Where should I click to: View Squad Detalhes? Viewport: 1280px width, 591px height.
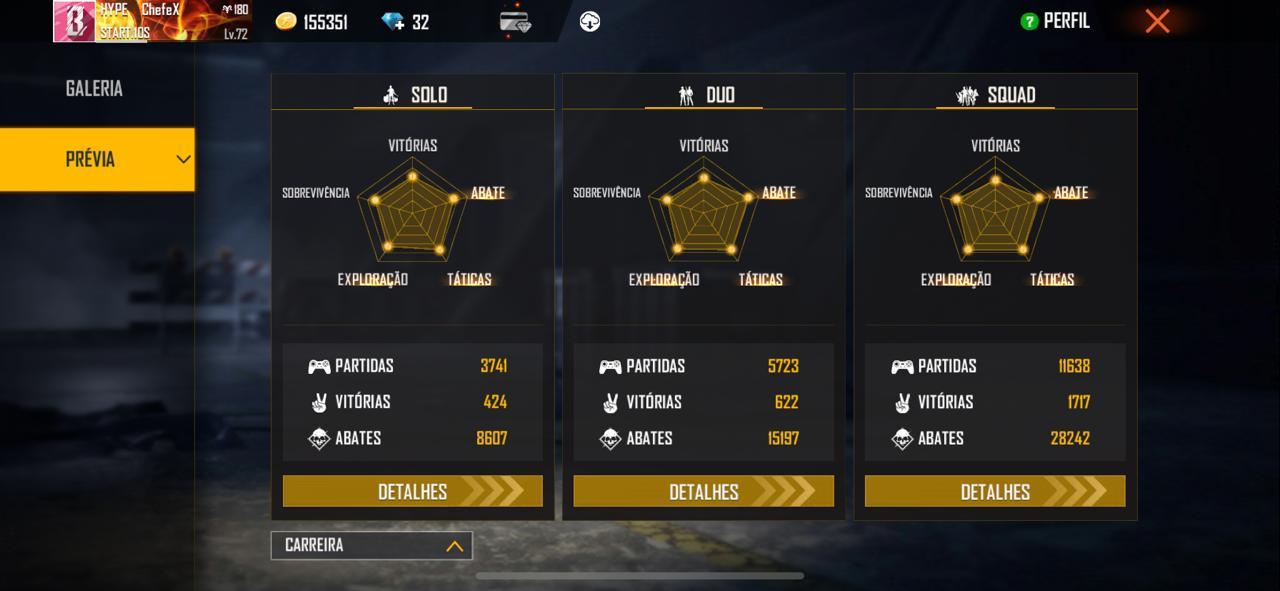pyautogui.click(x=995, y=491)
